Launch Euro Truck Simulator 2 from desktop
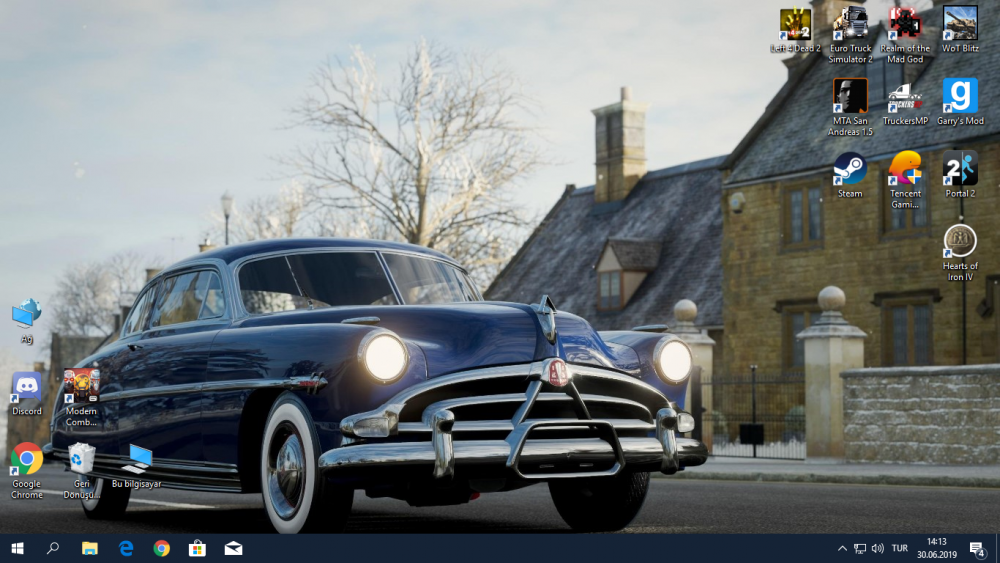 (x=850, y=24)
